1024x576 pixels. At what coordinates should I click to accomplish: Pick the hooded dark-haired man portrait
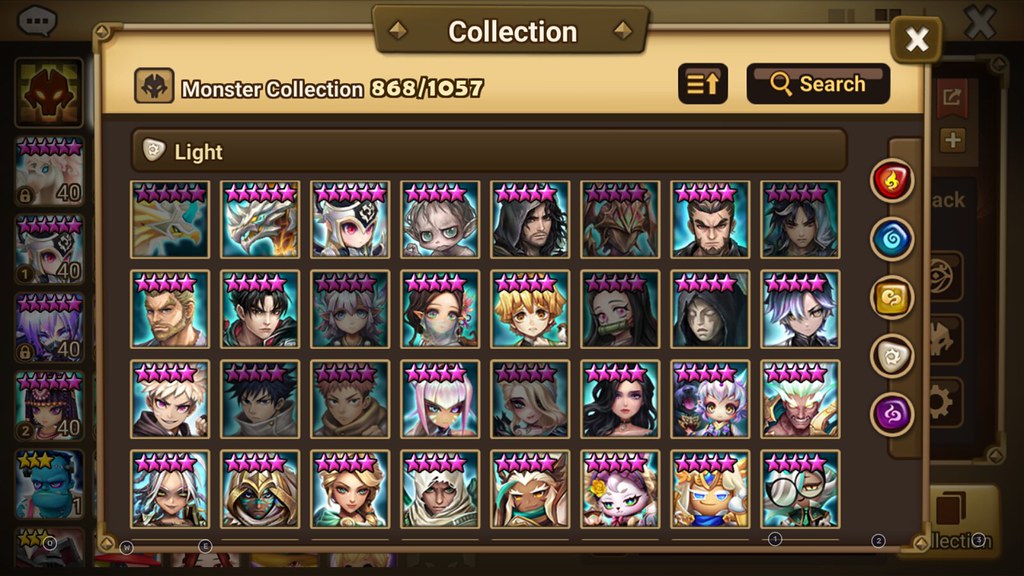coord(530,220)
